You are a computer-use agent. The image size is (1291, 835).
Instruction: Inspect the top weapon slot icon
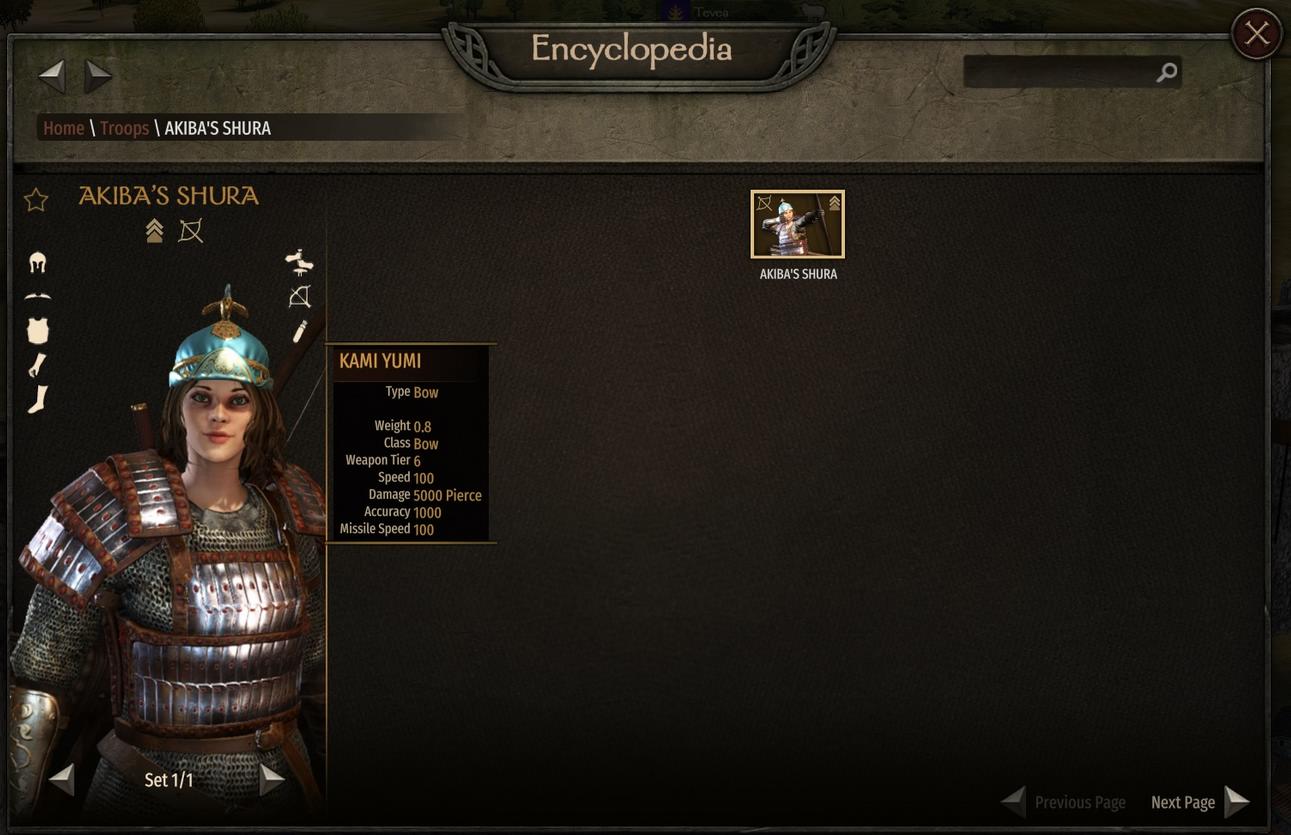click(x=299, y=262)
